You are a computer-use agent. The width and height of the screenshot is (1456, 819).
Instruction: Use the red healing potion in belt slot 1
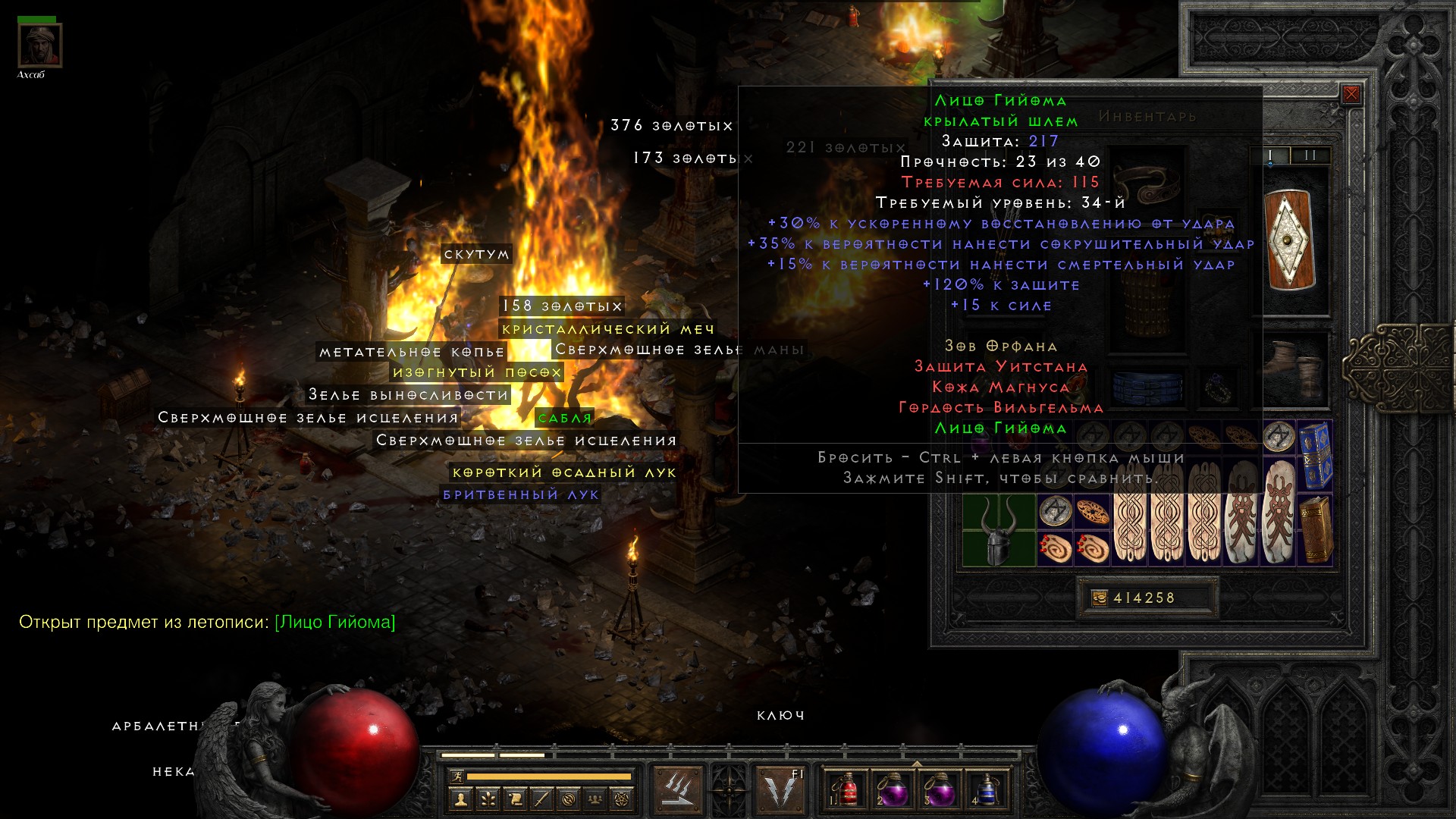coord(846,789)
